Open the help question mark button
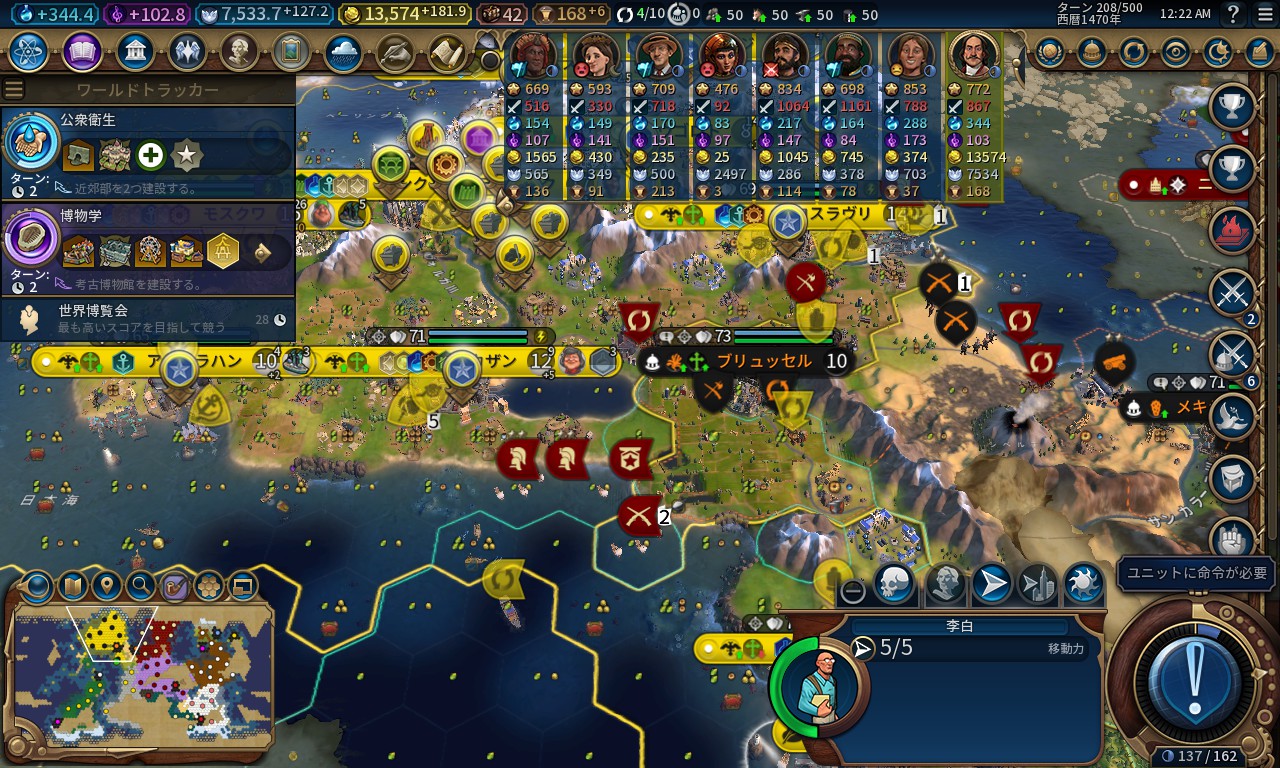1280x768 pixels. (1233, 14)
